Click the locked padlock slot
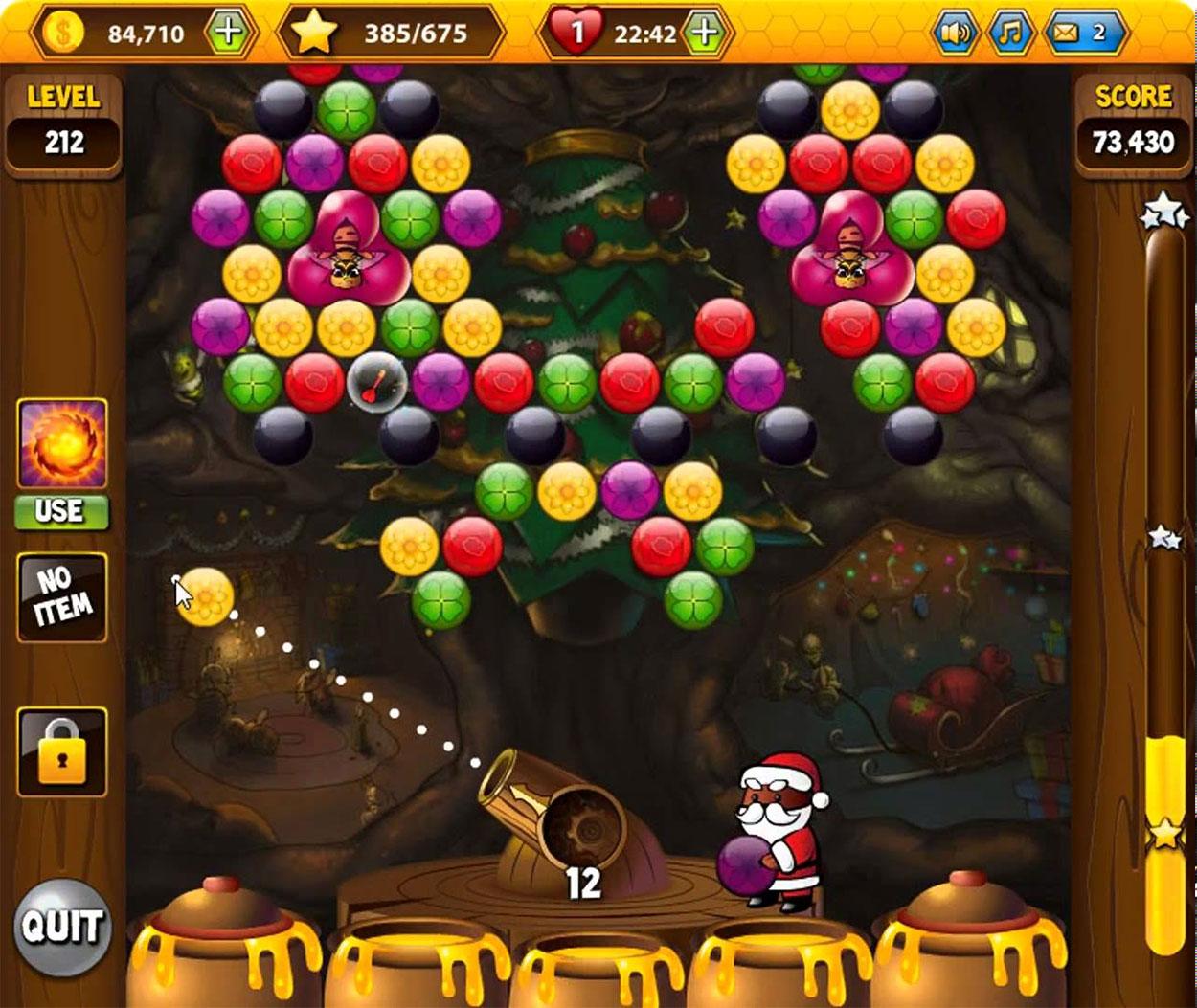This screenshot has width=1197, height=1008. pyautogui.click(x=62, y=752)
